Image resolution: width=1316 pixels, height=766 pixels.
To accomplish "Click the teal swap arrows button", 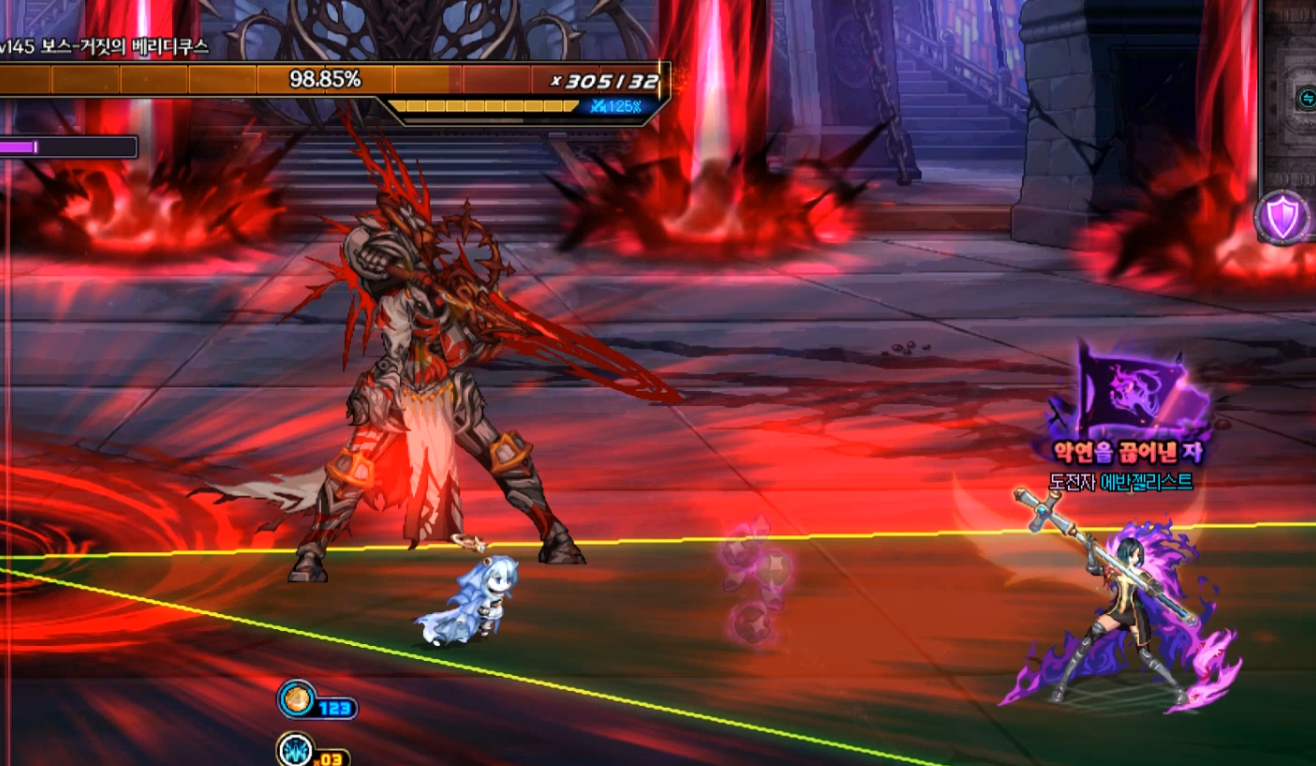I will [x=1306, y=98].
